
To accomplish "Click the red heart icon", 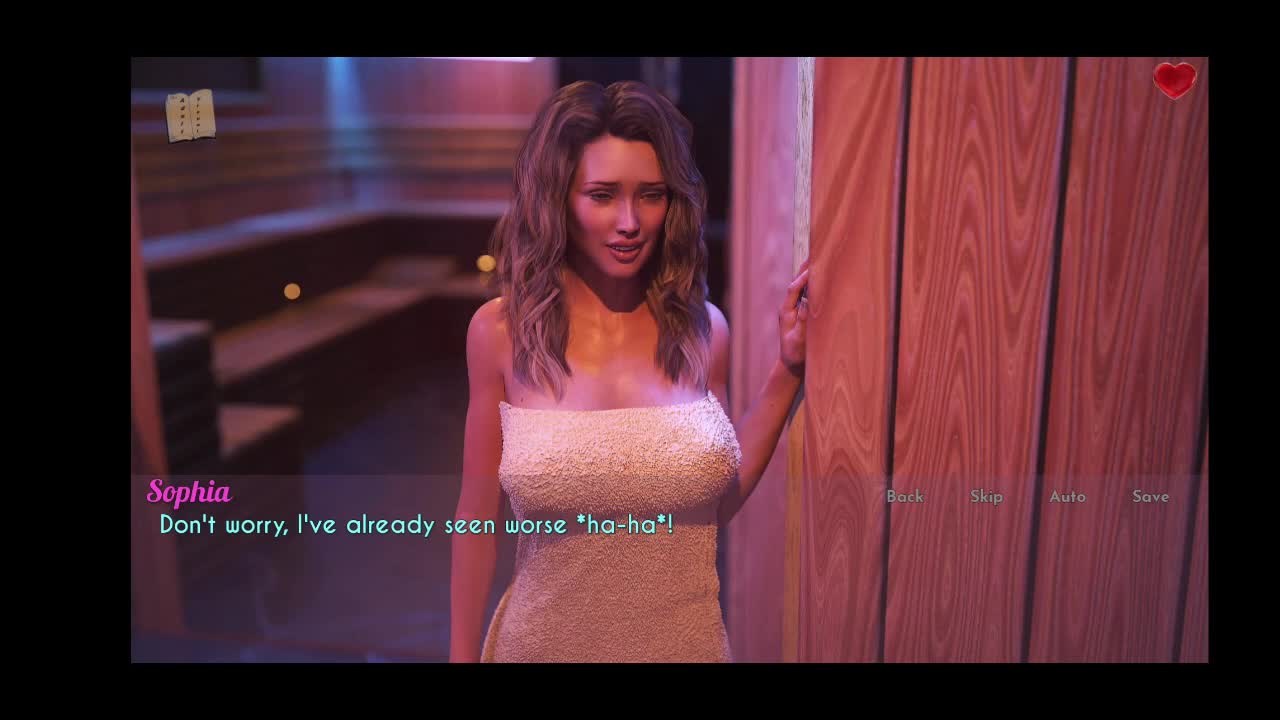I will click(x=1174, y=80).
